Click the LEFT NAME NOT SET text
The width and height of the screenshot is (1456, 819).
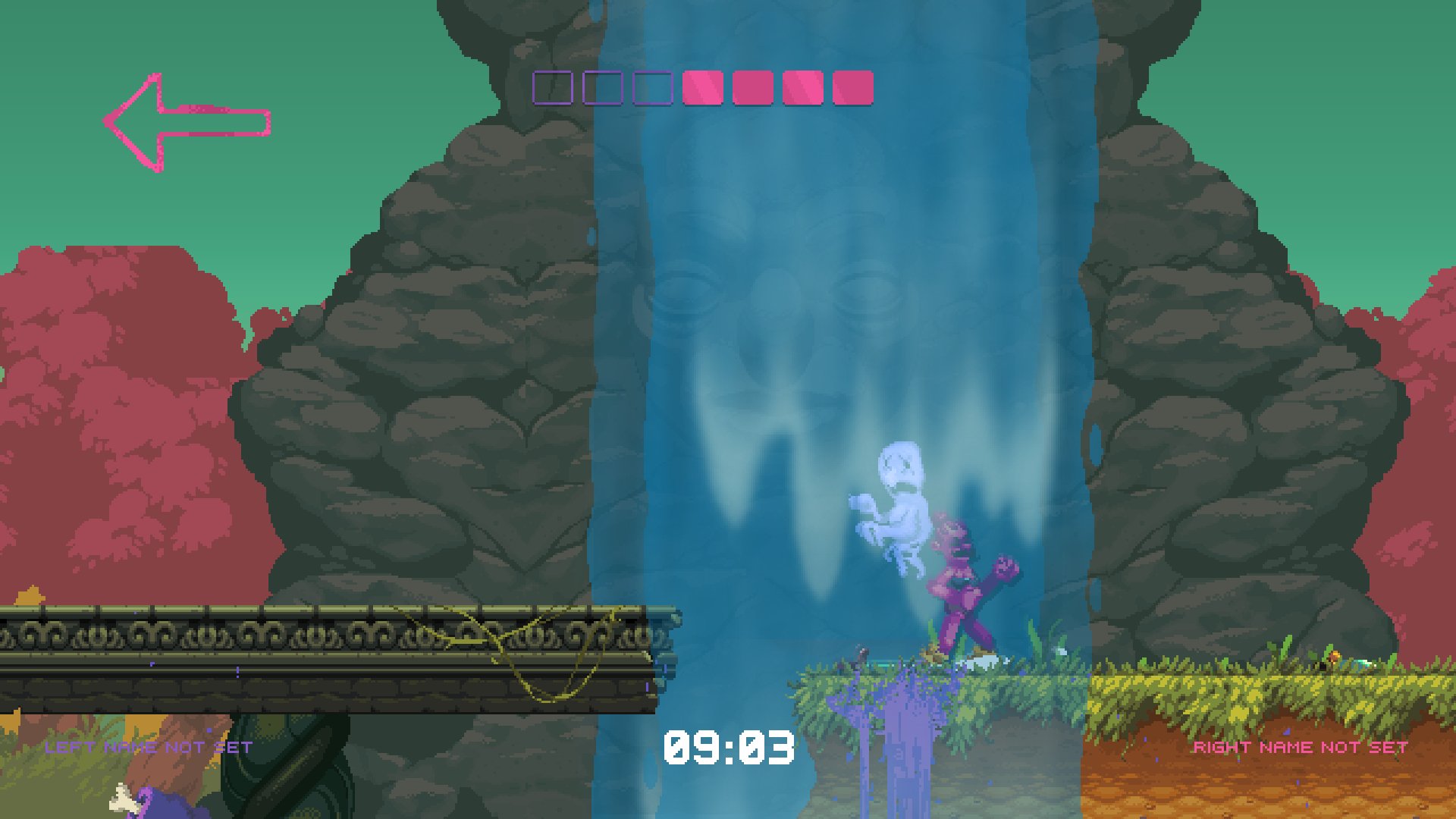(x=148, y=747)
